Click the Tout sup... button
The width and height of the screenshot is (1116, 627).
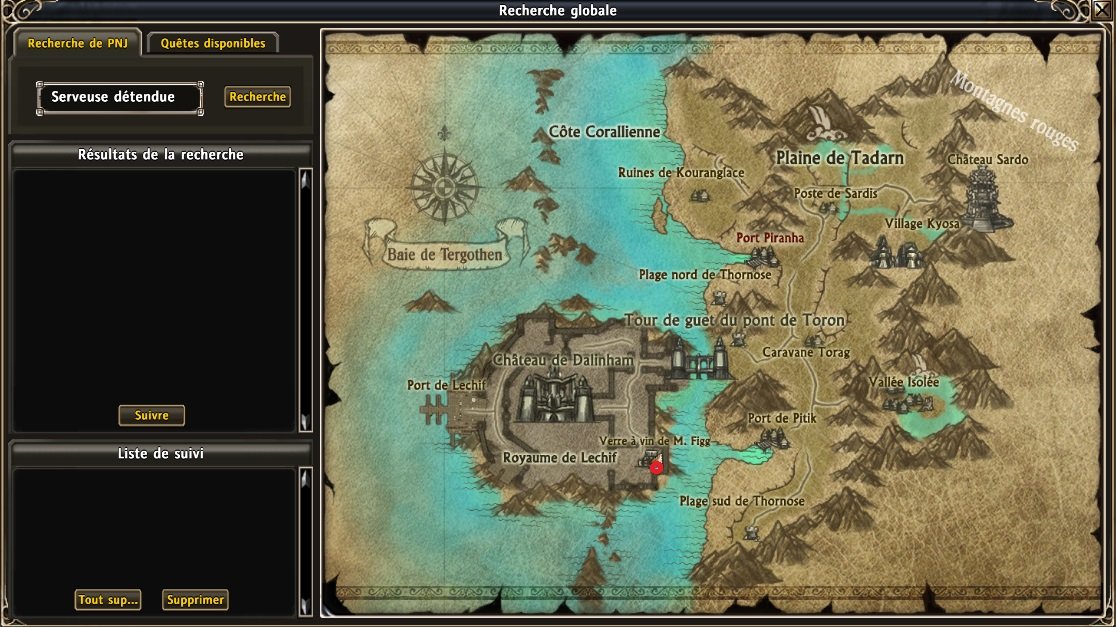(108, 600)
